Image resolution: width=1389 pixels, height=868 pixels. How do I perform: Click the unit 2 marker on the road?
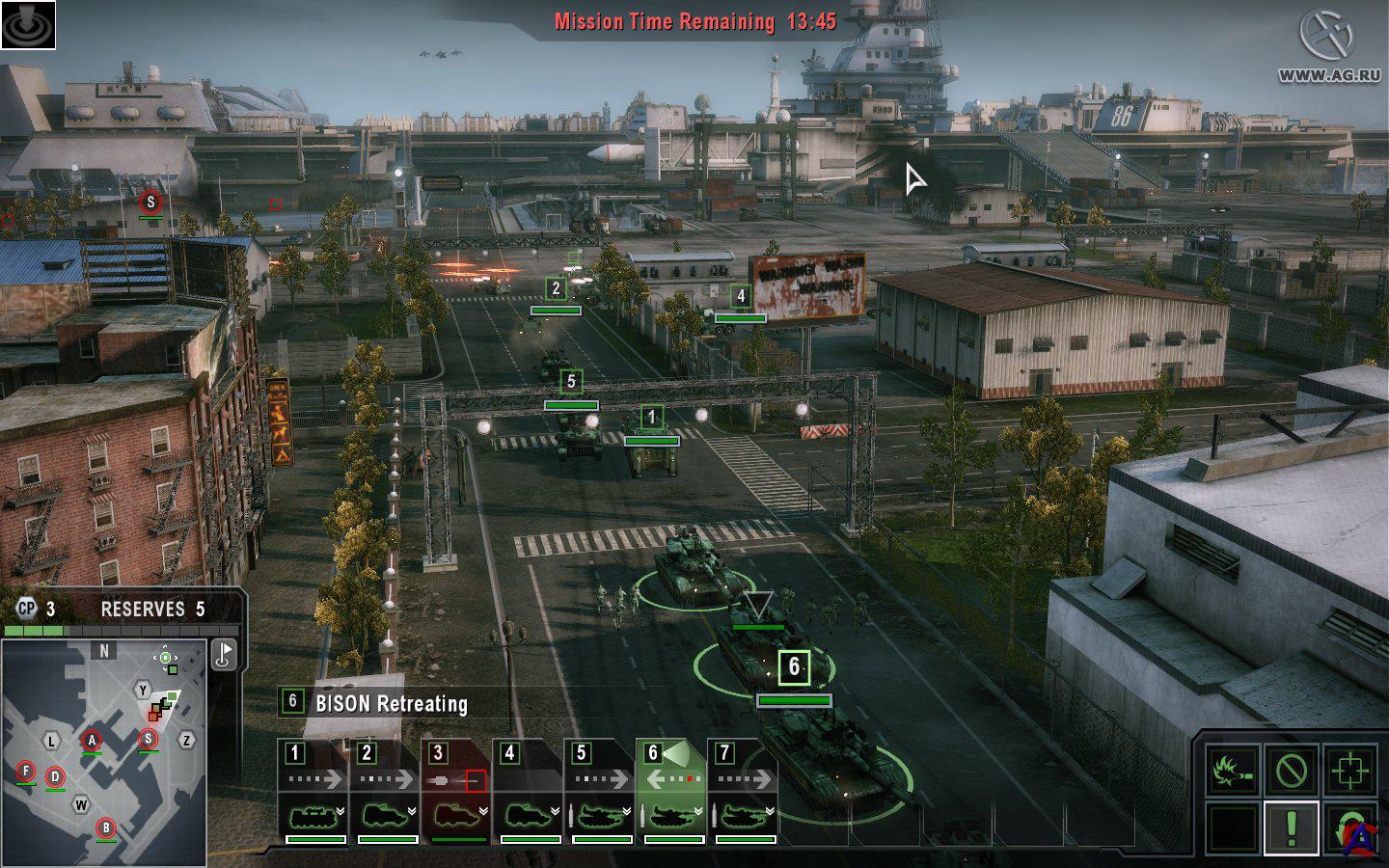pos(556,288)
